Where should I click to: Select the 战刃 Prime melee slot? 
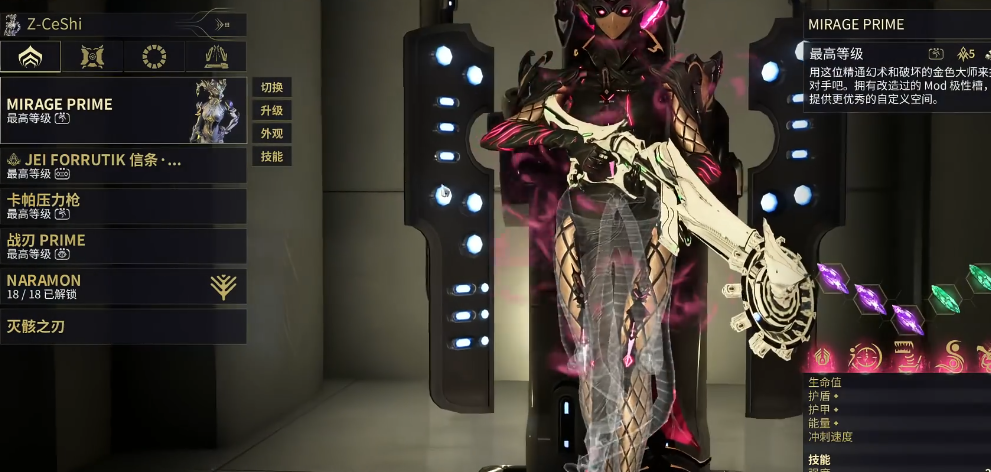(x=123, y=246)
